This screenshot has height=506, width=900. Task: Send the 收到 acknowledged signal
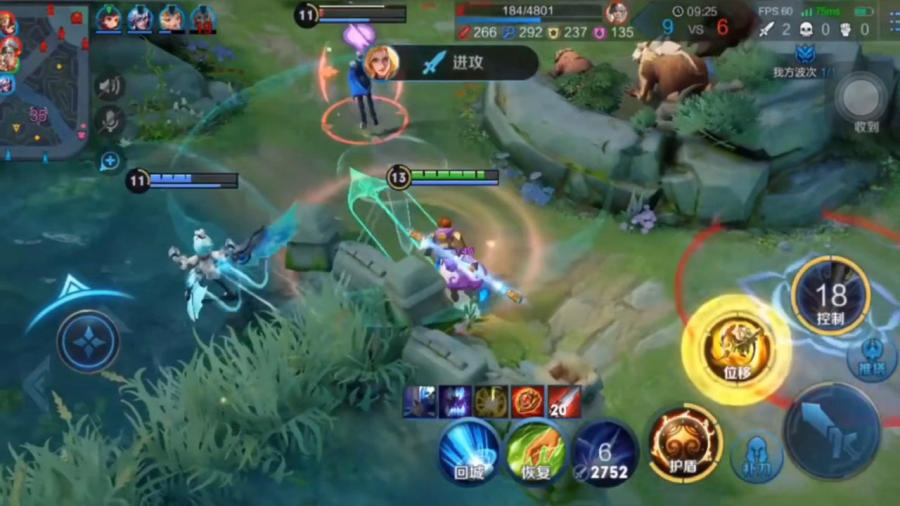click(861, 100)
